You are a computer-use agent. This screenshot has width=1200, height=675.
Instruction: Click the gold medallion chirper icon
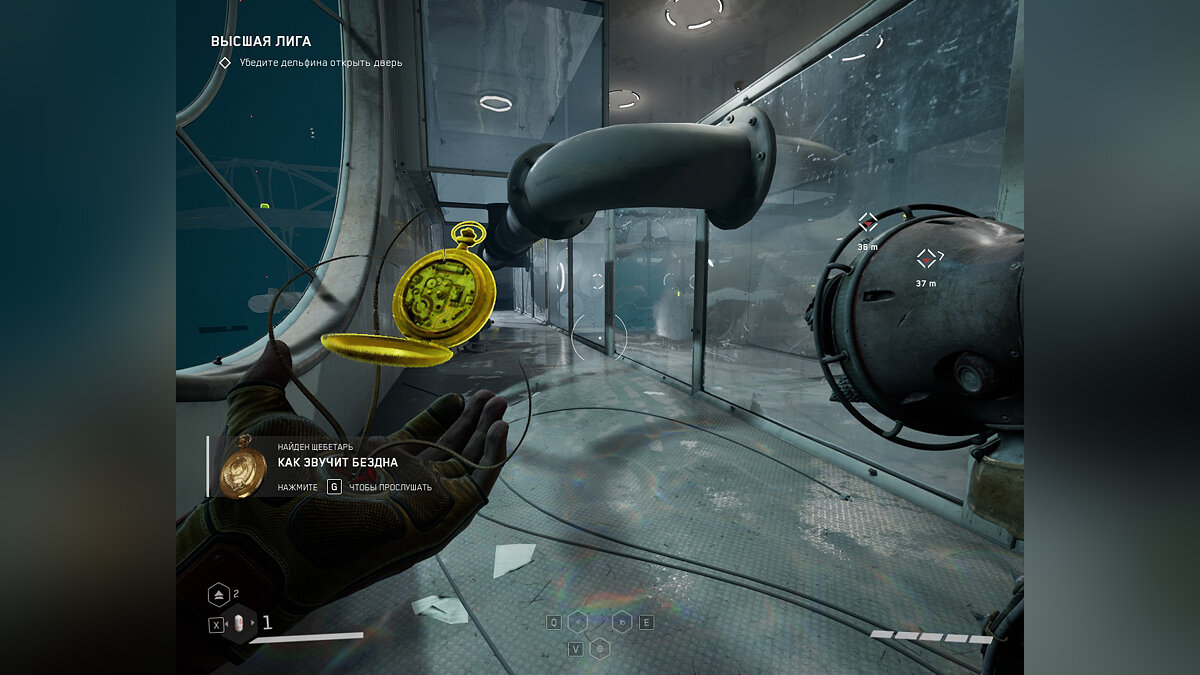tap(243, 465)
